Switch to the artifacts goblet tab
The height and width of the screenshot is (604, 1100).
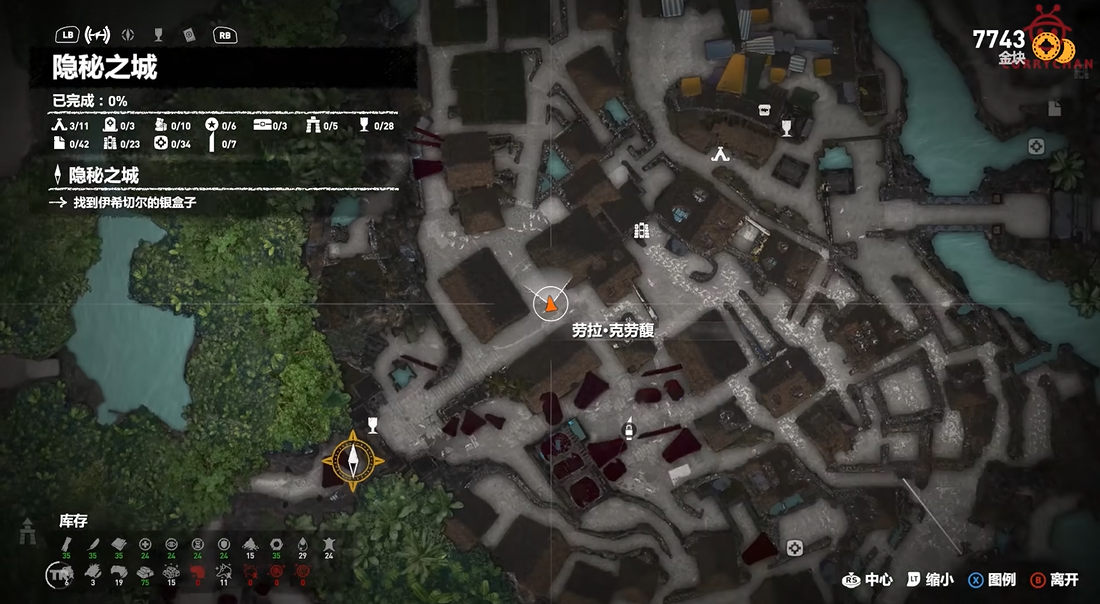(x=159, y=34)
